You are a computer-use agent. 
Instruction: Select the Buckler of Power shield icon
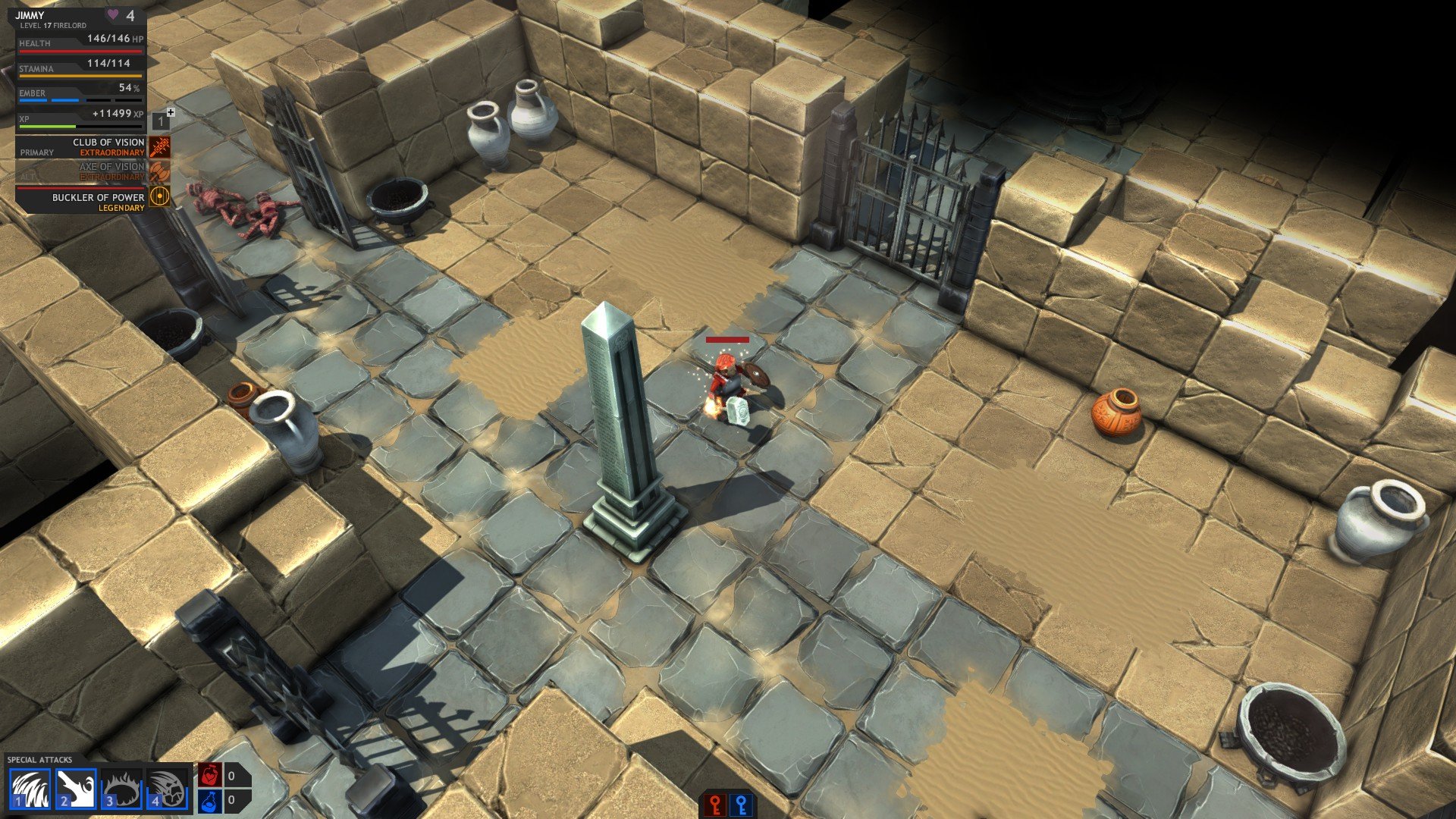pos(159,197)
